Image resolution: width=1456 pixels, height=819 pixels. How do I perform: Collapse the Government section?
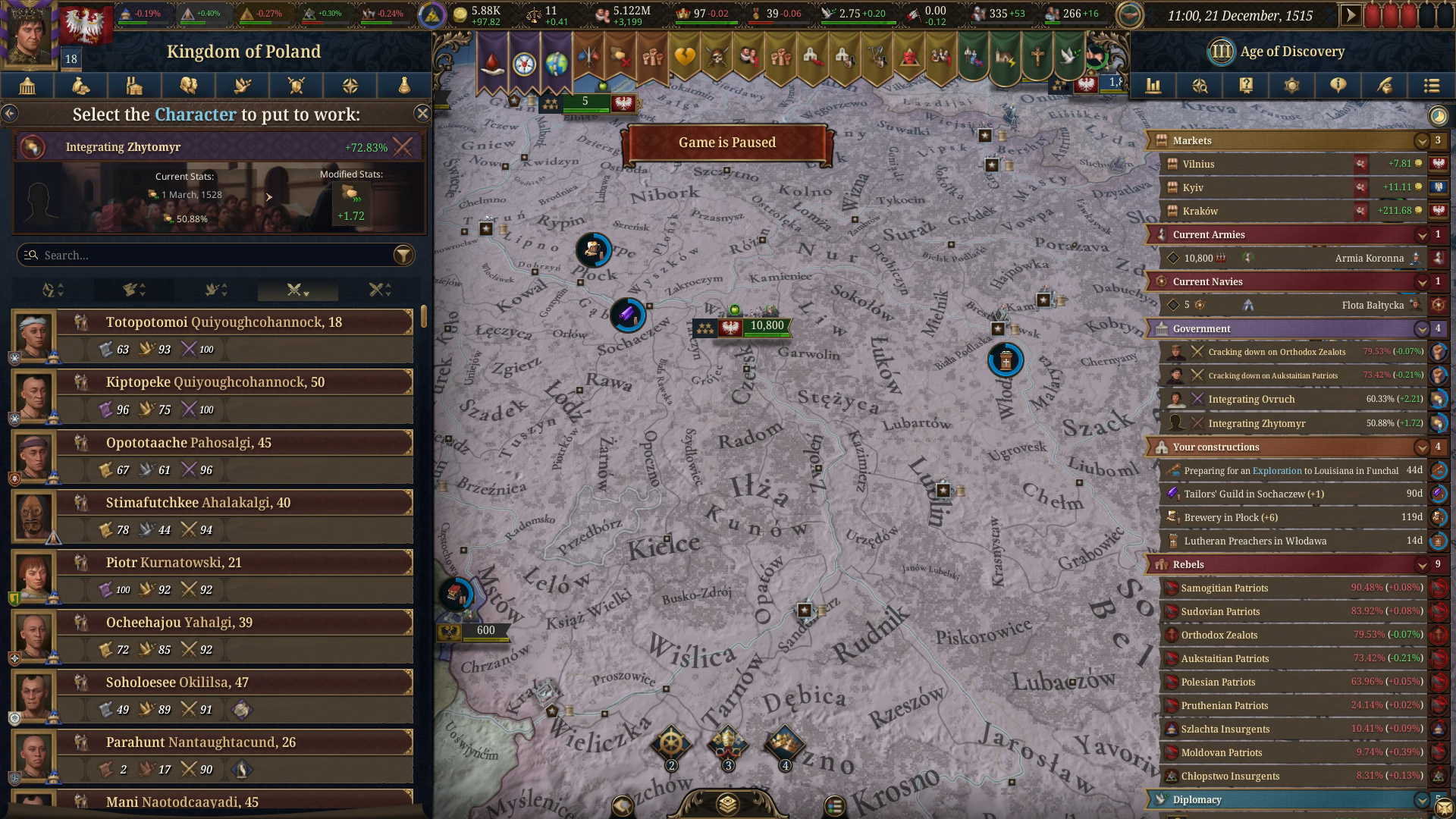(x=1421, y=328)
